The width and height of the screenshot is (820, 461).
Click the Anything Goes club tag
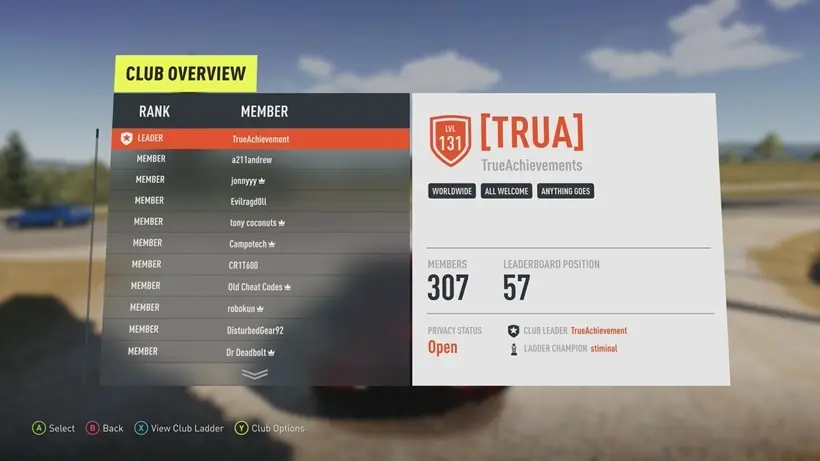tap(566, 191)
